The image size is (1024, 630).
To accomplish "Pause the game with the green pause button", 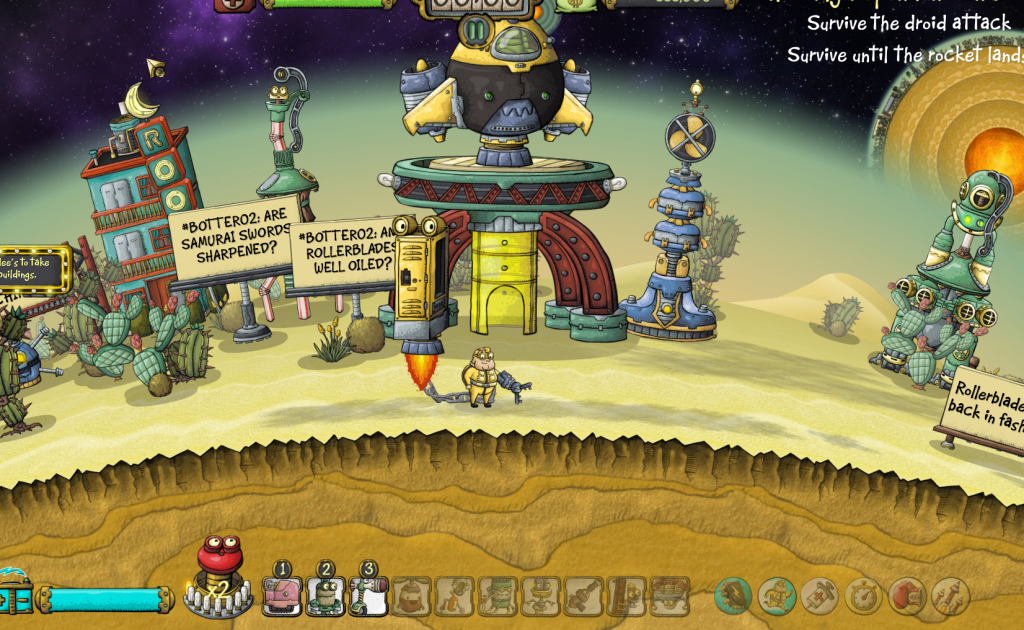I will tap(477, 30).
